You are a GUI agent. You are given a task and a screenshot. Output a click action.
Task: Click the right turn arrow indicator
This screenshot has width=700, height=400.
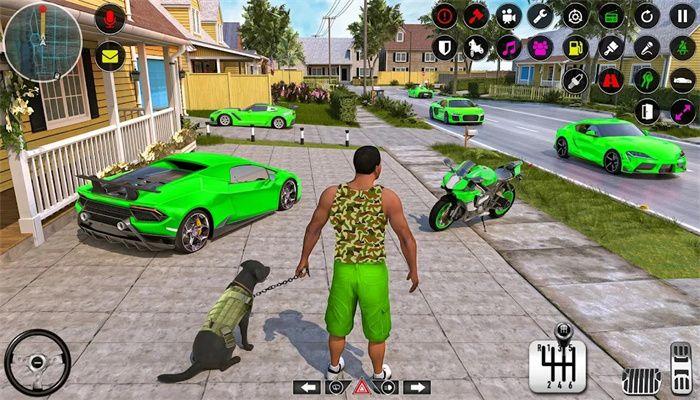pyautogui.click(x=416, y=387)
